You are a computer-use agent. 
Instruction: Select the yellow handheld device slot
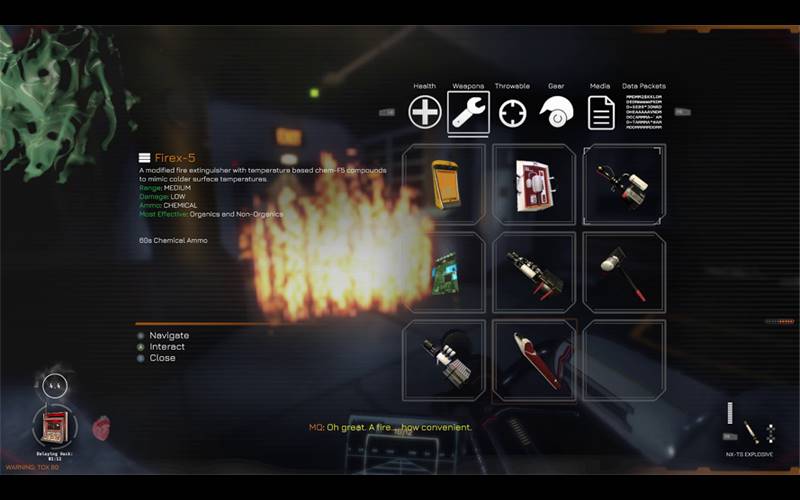coord(444,183)
